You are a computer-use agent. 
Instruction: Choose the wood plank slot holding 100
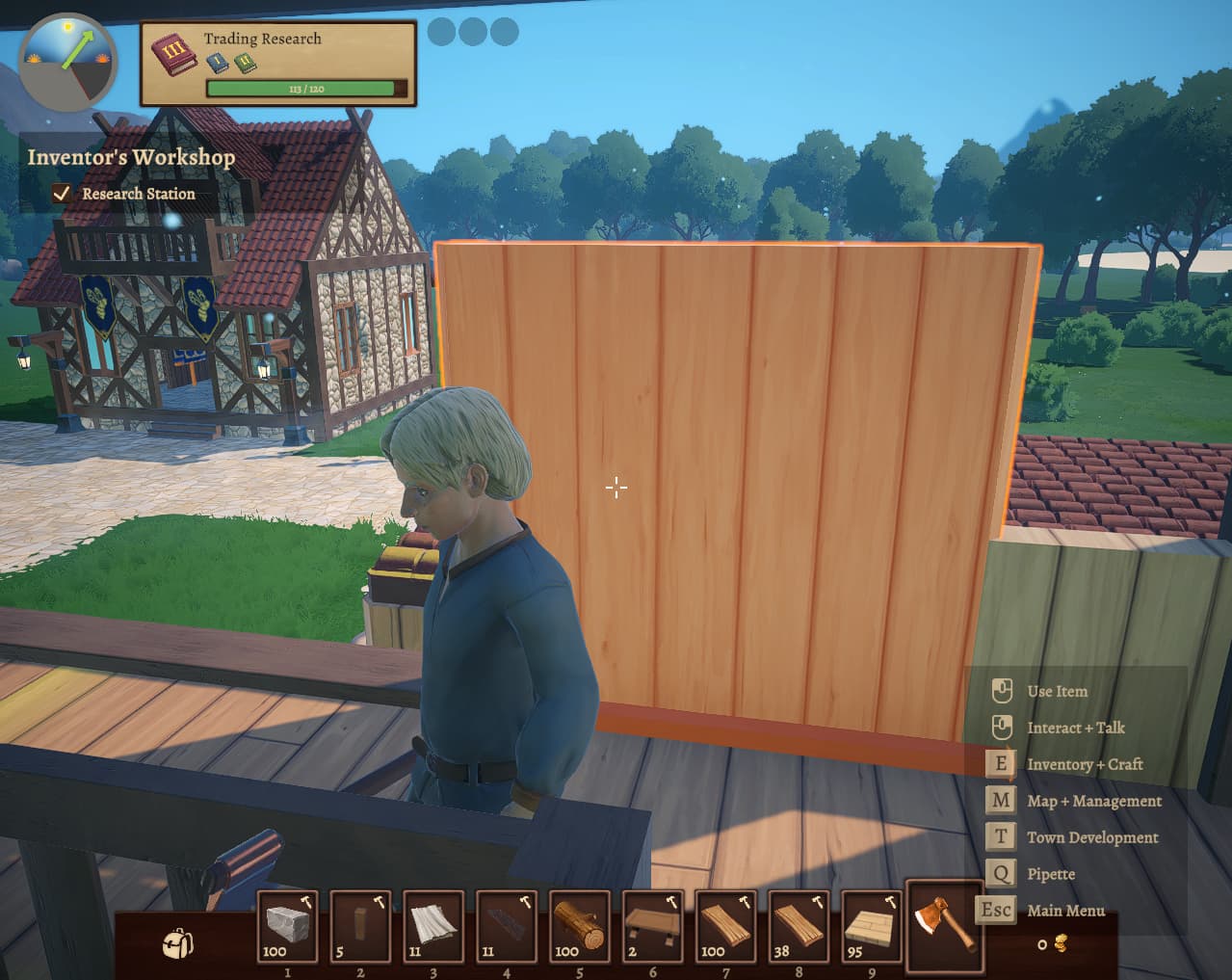pyautogui.click(x=726, y=926)
